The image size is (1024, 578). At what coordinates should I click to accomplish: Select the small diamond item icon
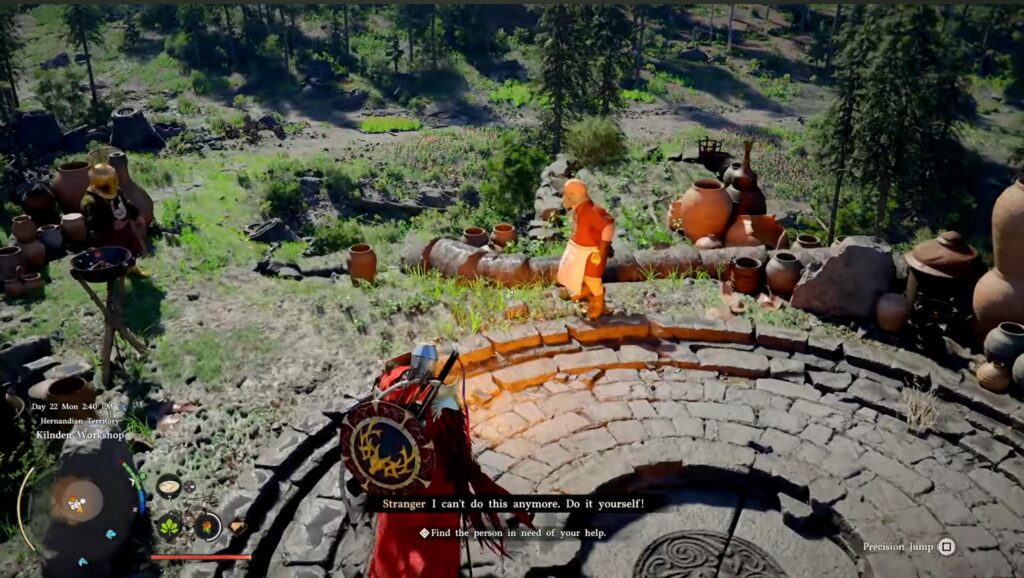tap(237, 526)
